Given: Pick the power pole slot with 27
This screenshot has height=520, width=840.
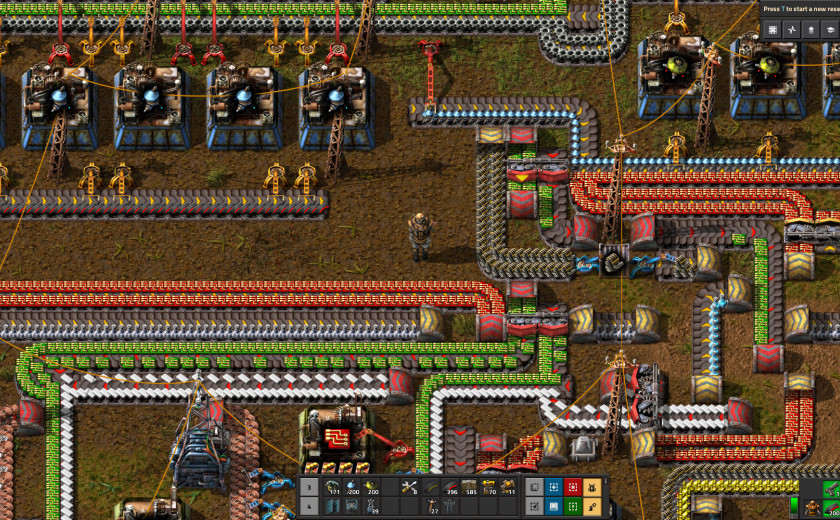Looking at the screenshot, I should pyautogui.click(x=432, y=507).
